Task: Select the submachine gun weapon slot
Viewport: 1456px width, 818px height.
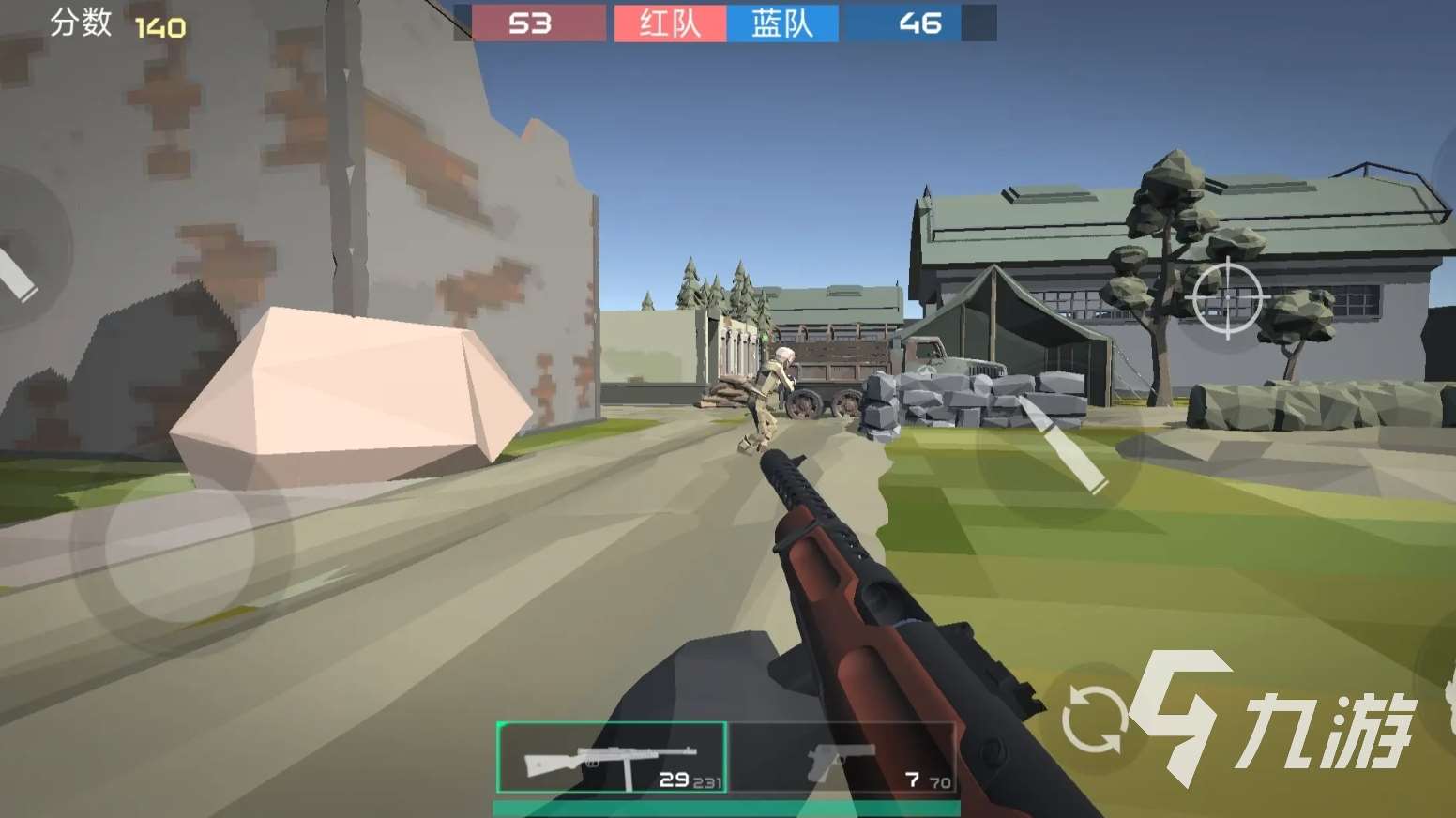Action: 611,758
